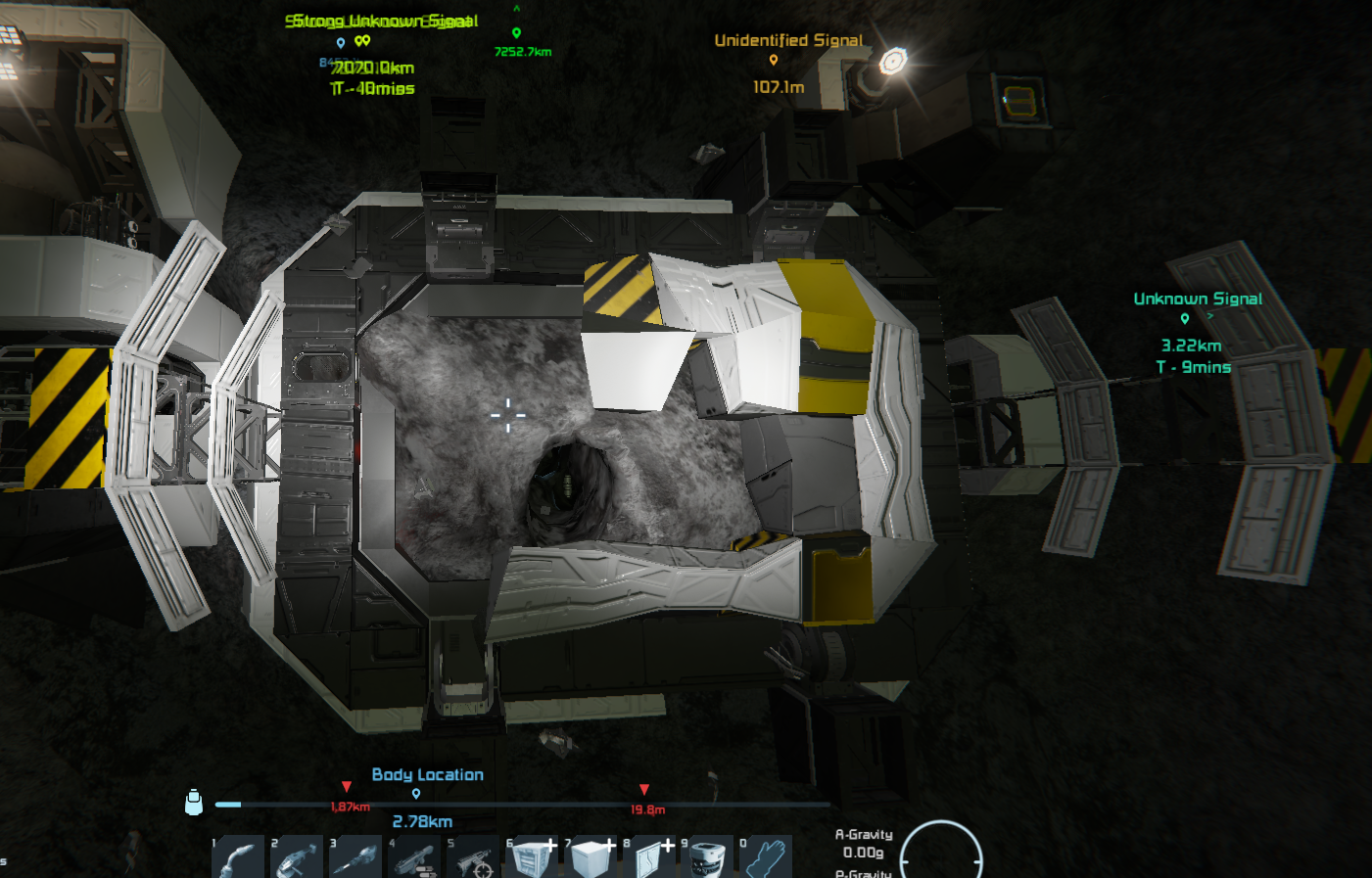The width and height of the screenshot is (1372, 878).
Task: Select the welder in hotbar slot 1
Action: tap(238, 858)
